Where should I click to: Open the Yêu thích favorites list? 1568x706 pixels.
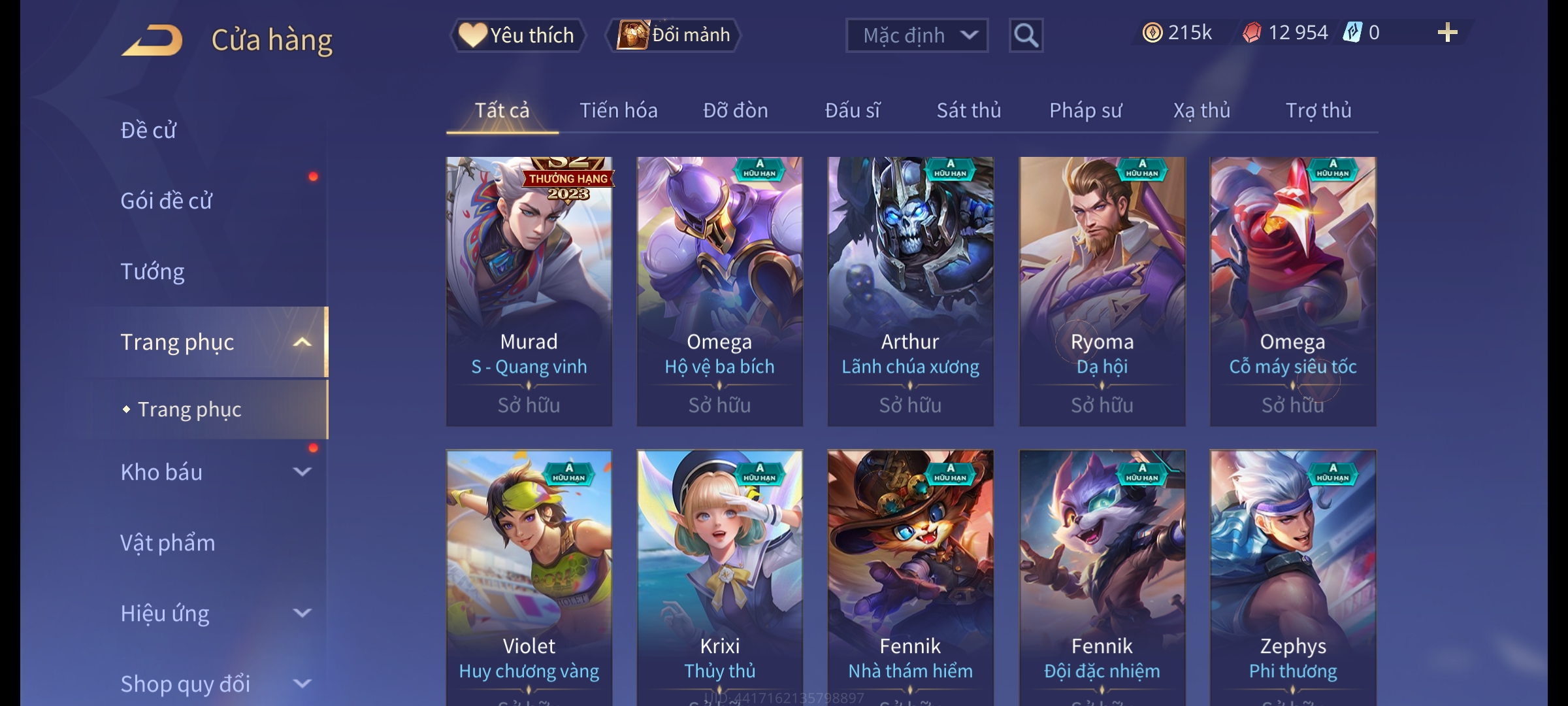click(517, 35)
